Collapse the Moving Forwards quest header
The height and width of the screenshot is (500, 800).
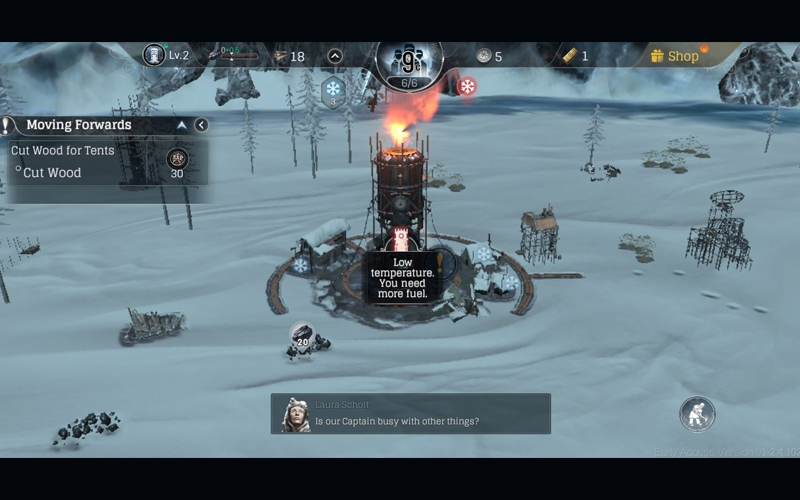pyautogui.click(x=182, y=125)
